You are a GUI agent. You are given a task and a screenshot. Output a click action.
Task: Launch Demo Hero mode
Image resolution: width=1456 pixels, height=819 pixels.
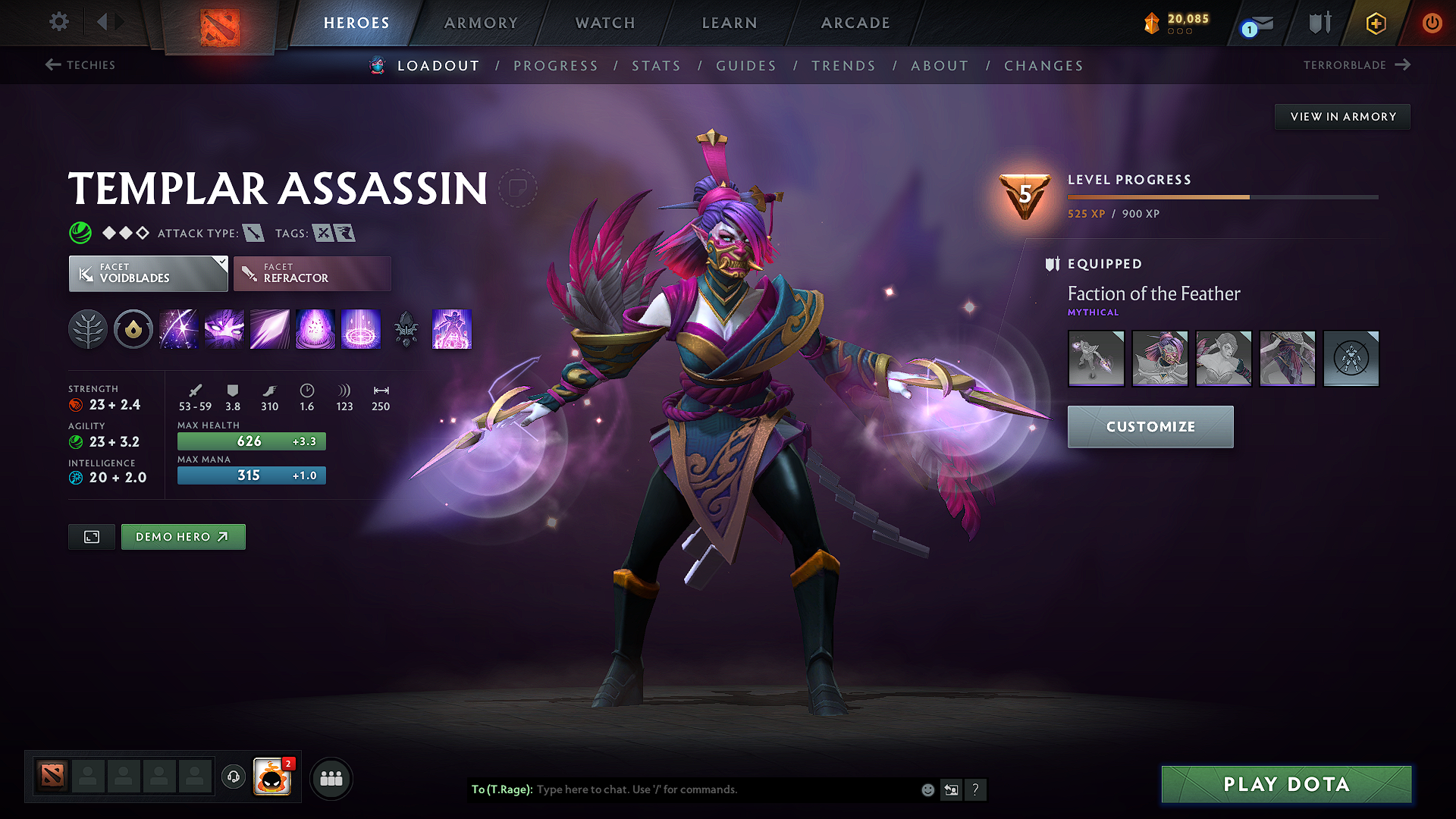pos(183,537)
